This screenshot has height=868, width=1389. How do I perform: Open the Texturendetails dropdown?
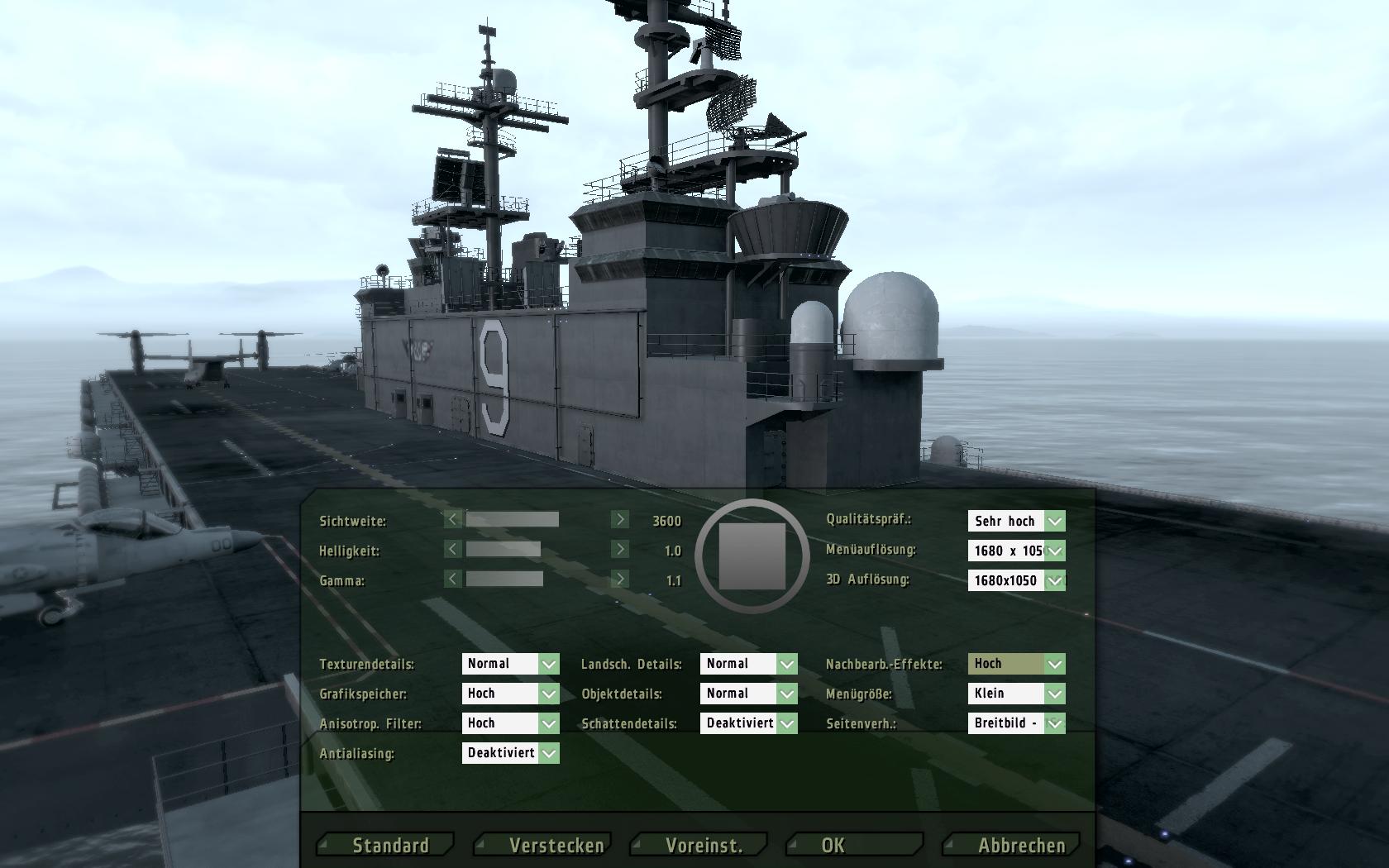click(x=548, y=664)
